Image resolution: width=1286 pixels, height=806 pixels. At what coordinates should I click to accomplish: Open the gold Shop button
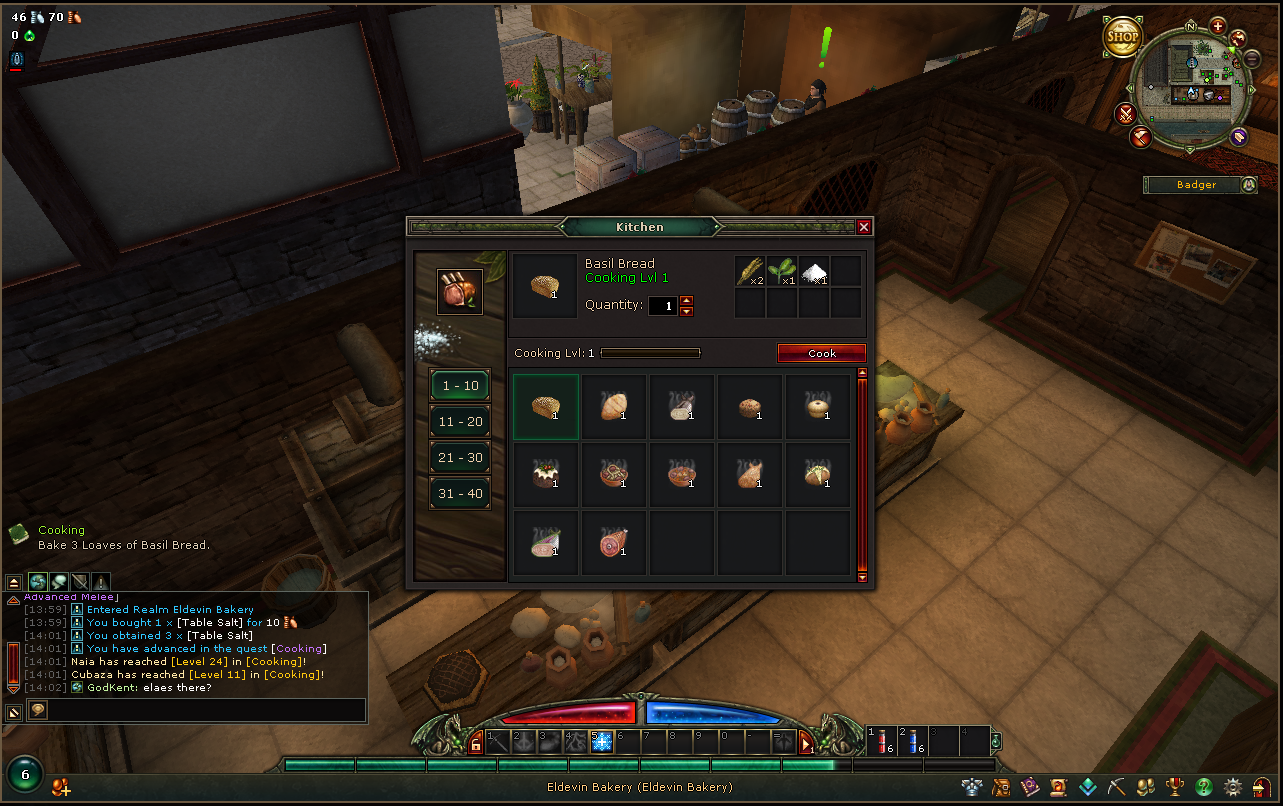click(1122, 38)
